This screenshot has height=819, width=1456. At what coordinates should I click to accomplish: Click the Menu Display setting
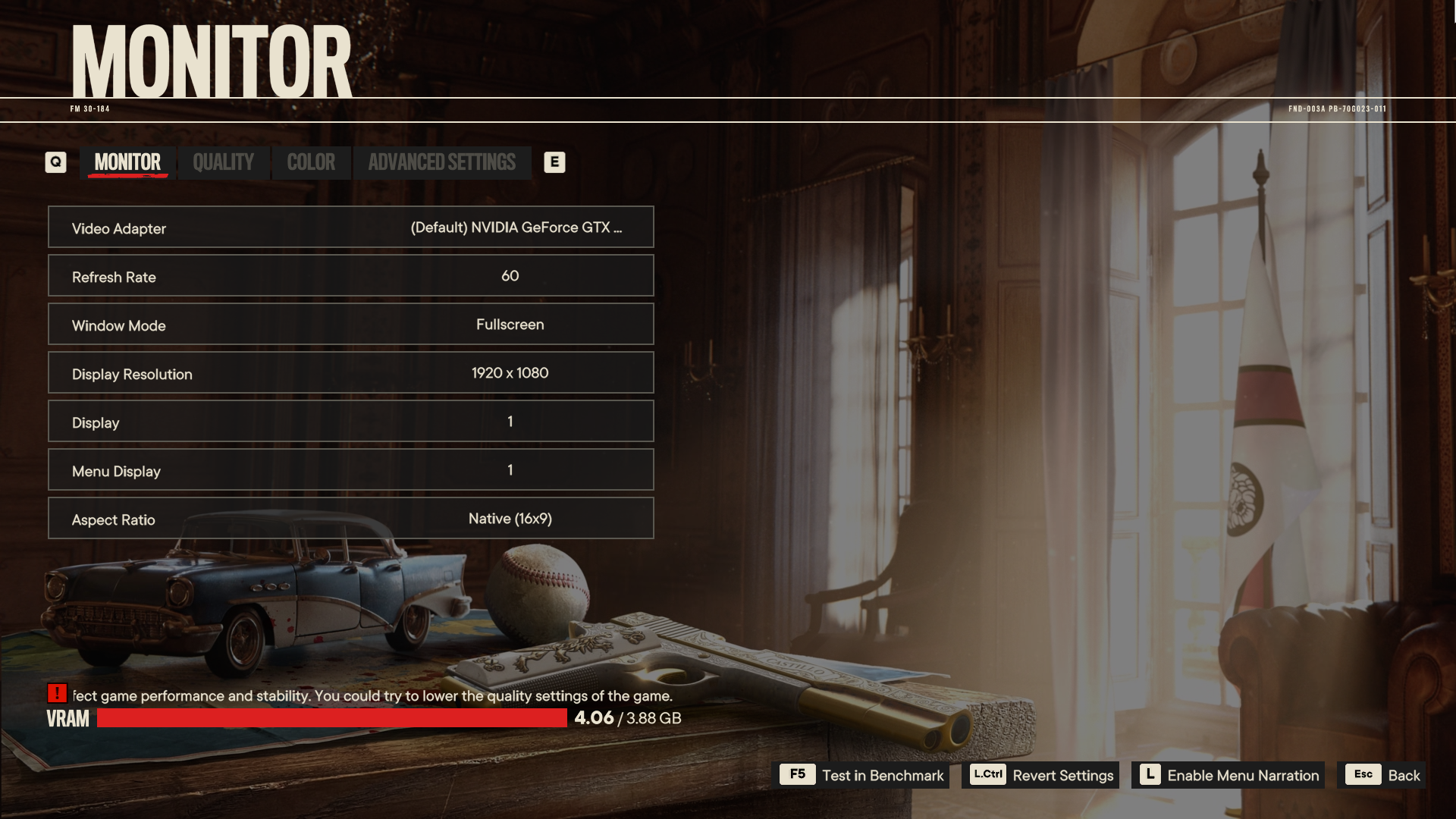351,470
